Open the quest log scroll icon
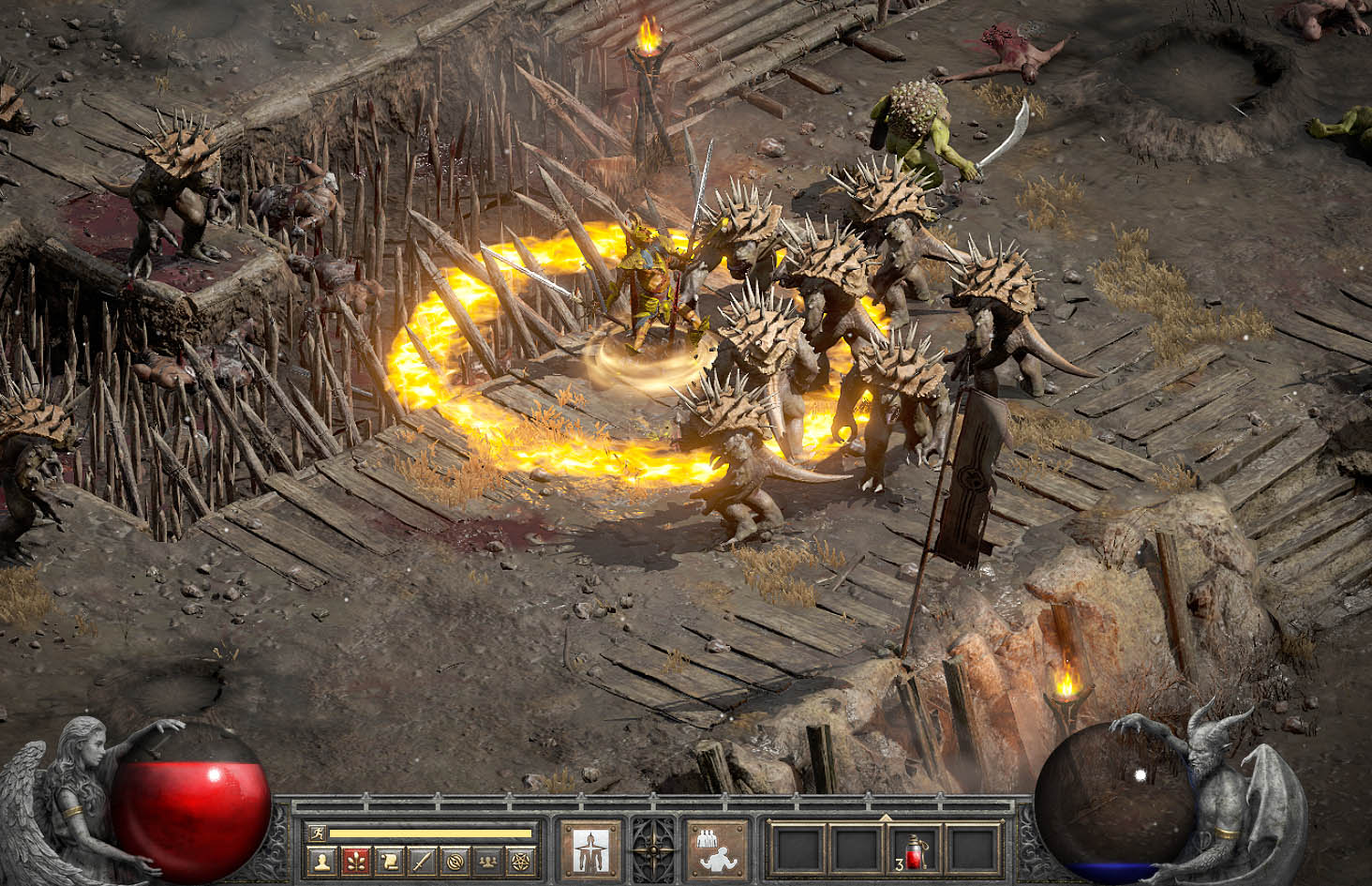 click(x=387, y=859)
